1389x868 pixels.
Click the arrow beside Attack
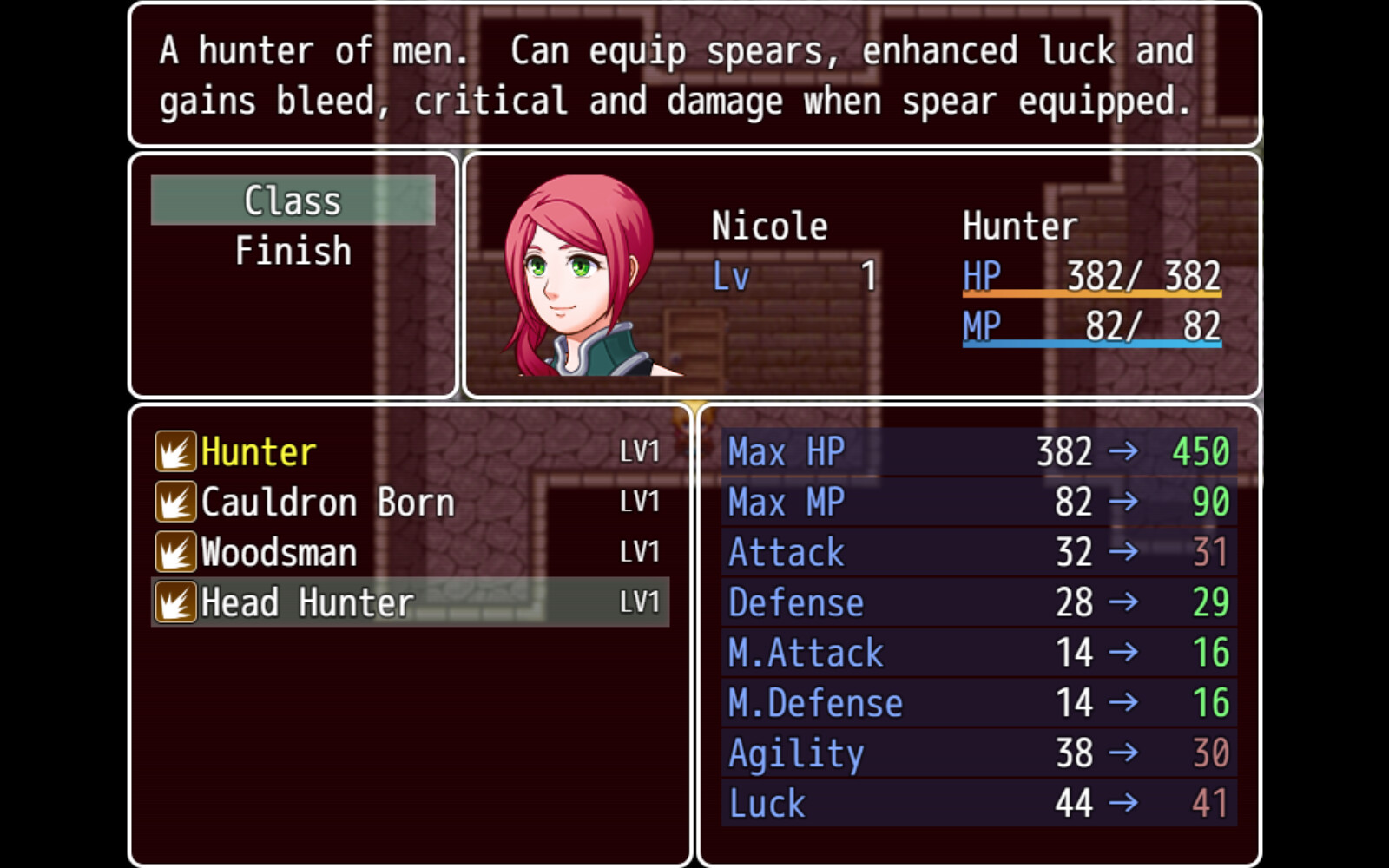(1125, 551)
